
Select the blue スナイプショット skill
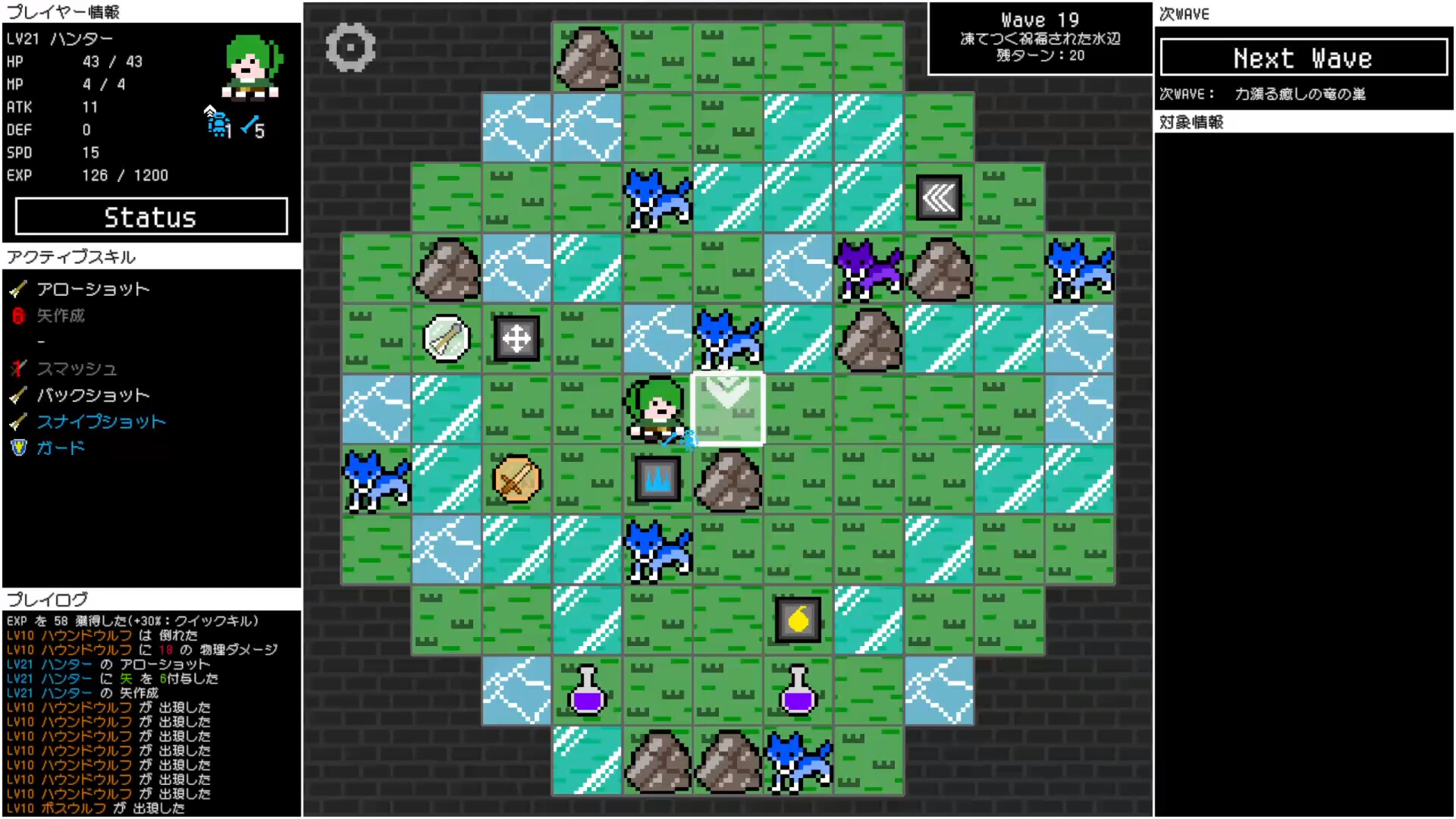pyautogui.click(x=101, y=422)
